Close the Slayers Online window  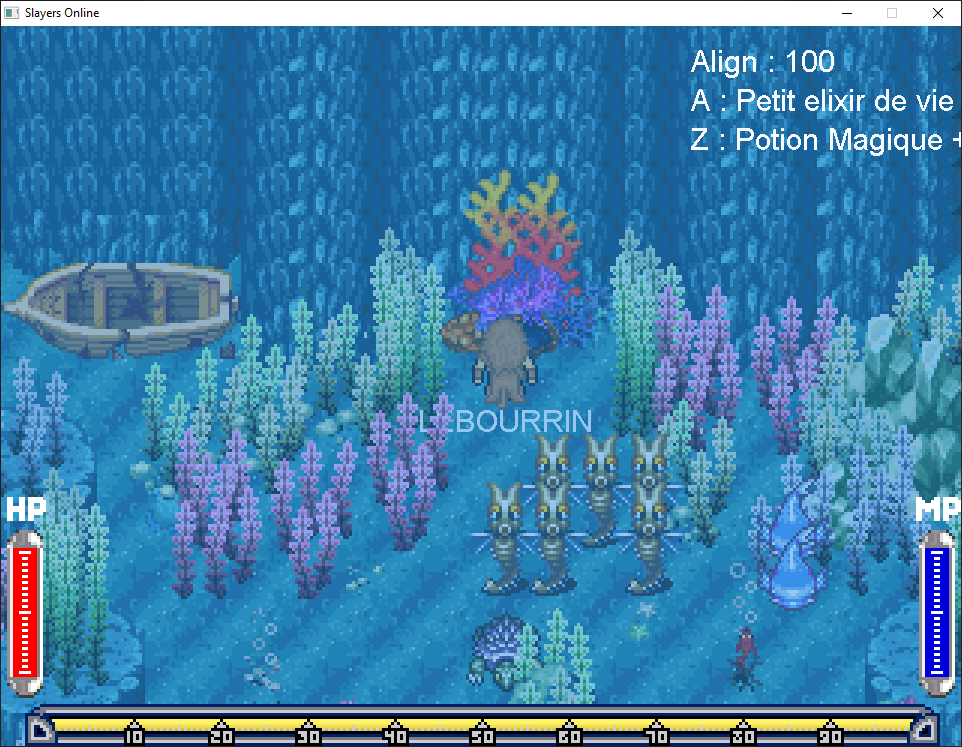(937, 13)
